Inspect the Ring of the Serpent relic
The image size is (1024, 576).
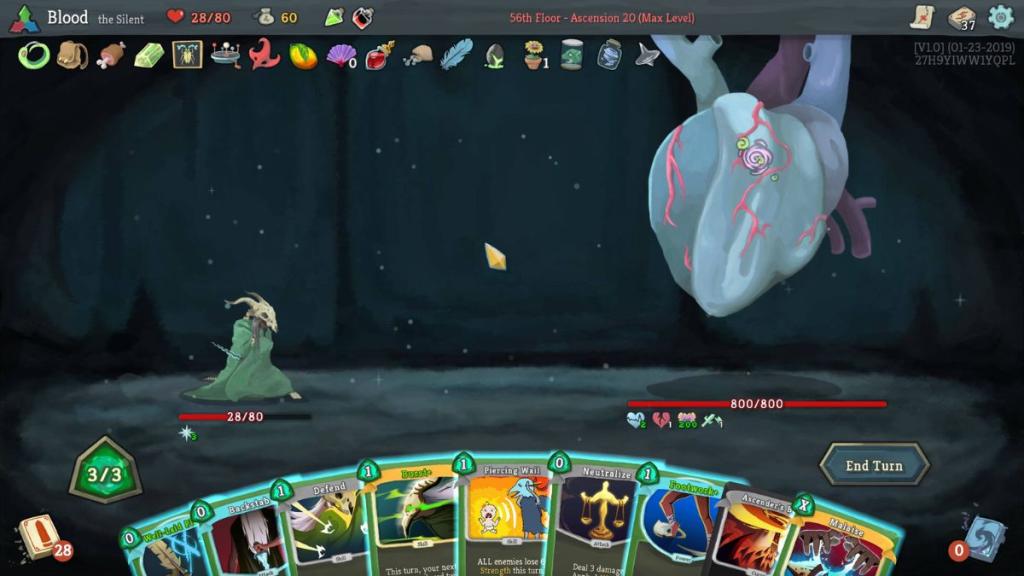click(x=33, y=55)
